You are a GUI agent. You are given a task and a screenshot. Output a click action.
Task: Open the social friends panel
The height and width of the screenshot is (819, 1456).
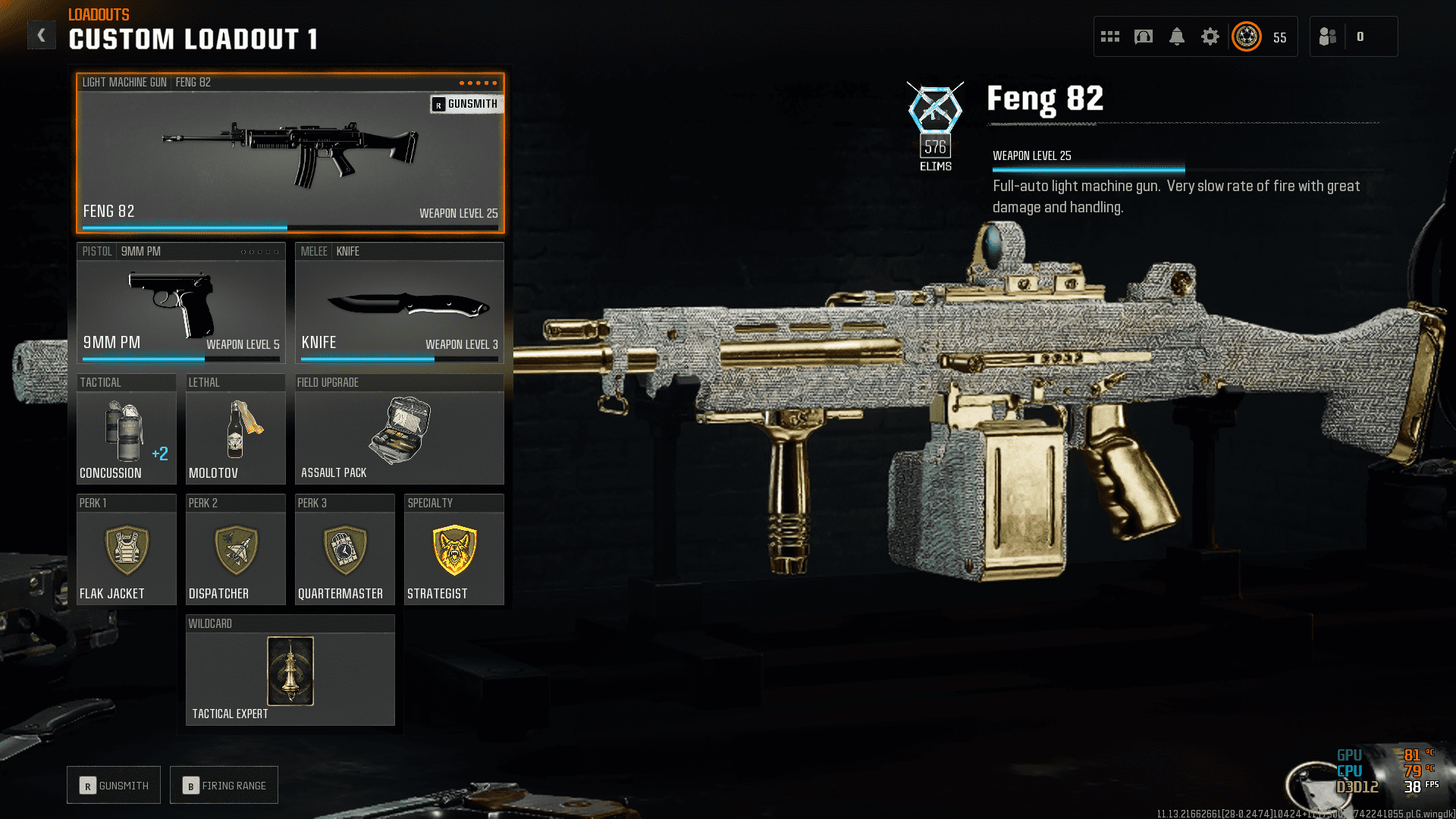[1328, 36]
